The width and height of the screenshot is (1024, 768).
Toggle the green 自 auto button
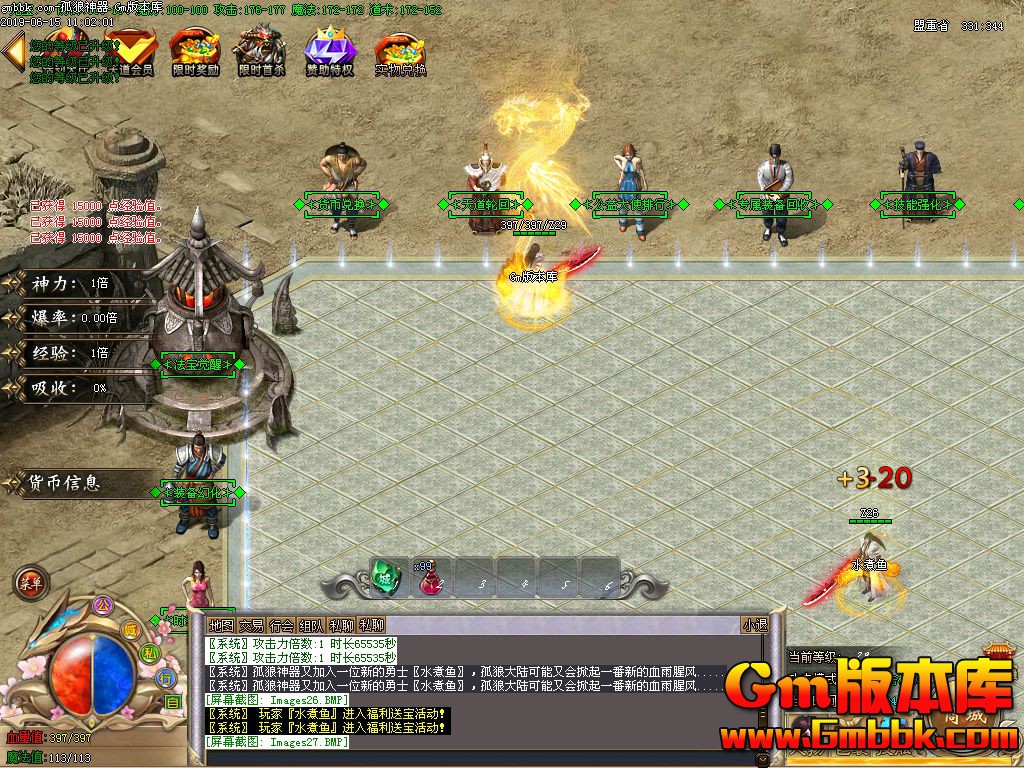click(x=172, y=702)
